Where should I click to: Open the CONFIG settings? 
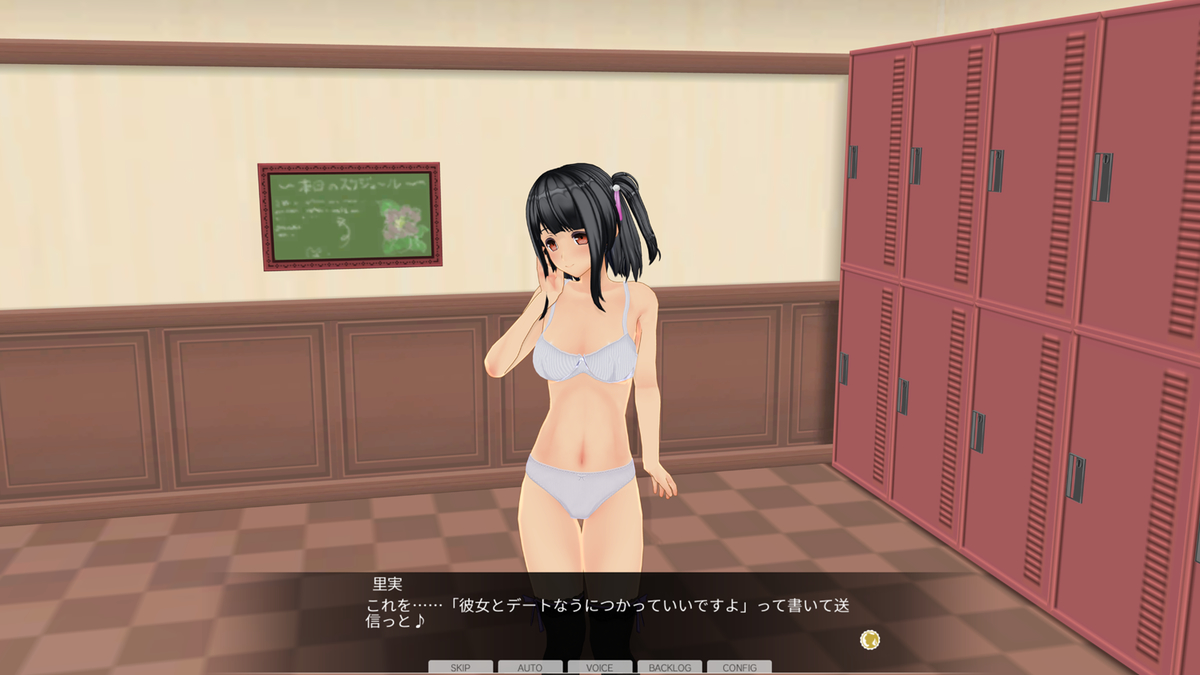coord(739,667)
